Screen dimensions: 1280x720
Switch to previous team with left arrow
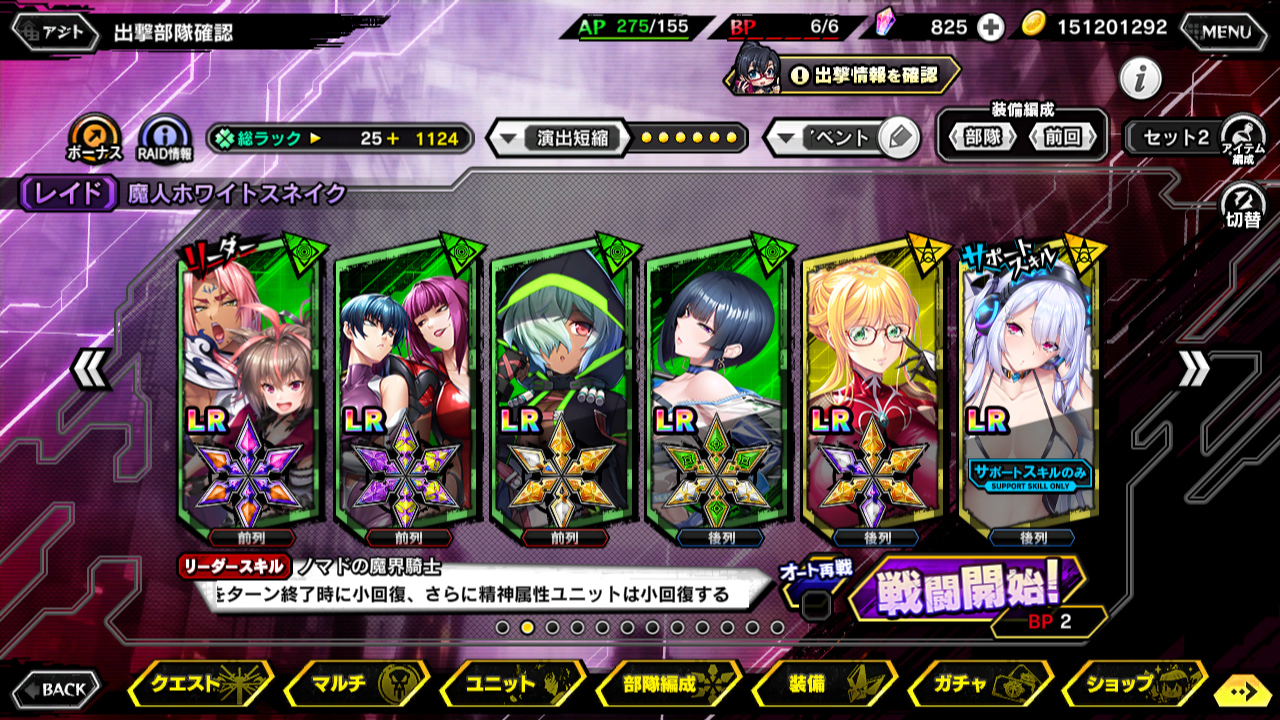(89, 370)
